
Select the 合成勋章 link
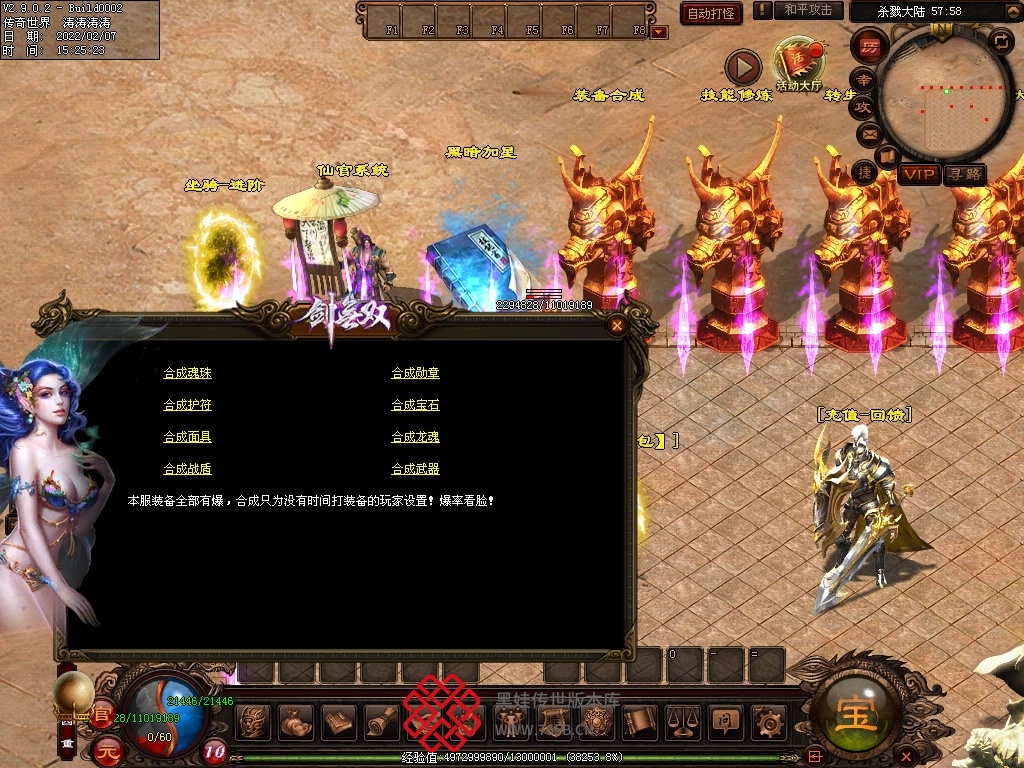coord(415,373)
